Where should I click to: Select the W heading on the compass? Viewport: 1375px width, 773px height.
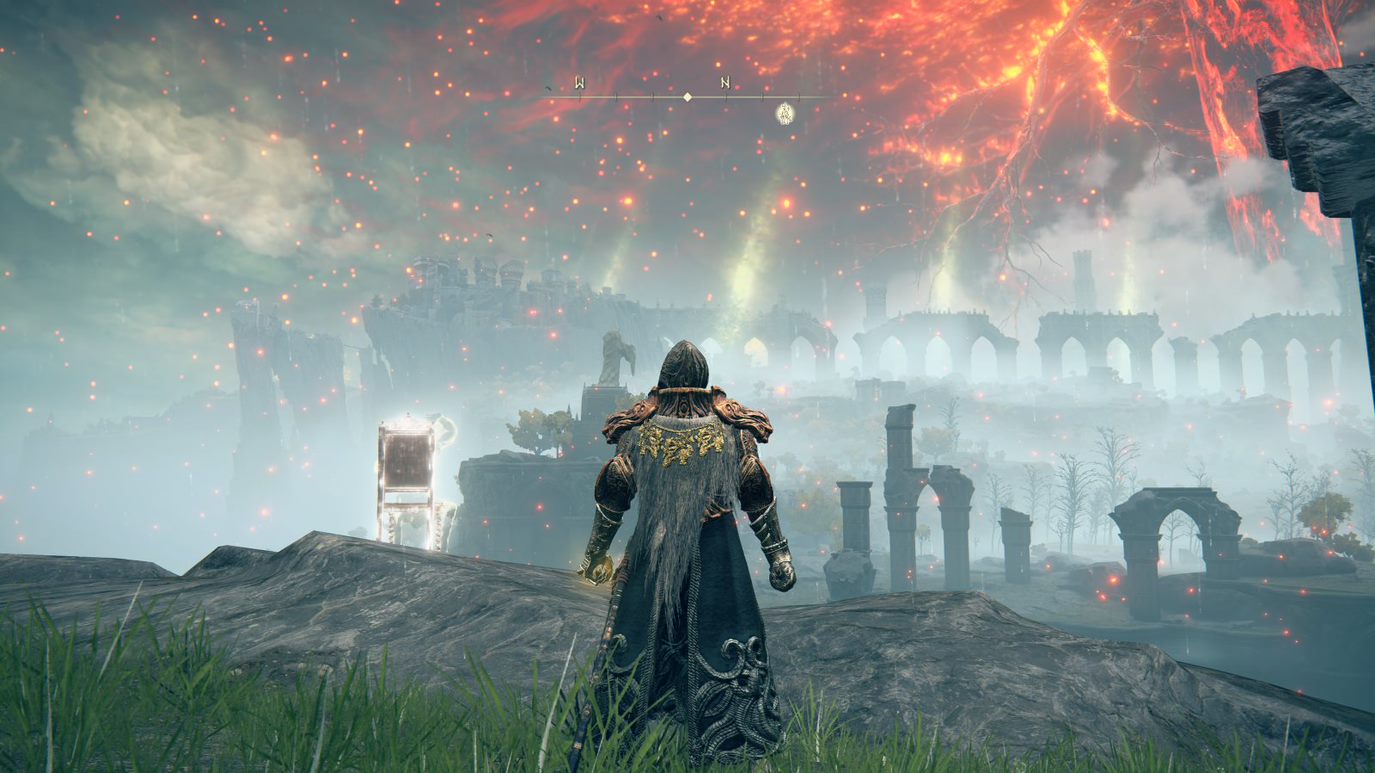(x=580, y=83)
